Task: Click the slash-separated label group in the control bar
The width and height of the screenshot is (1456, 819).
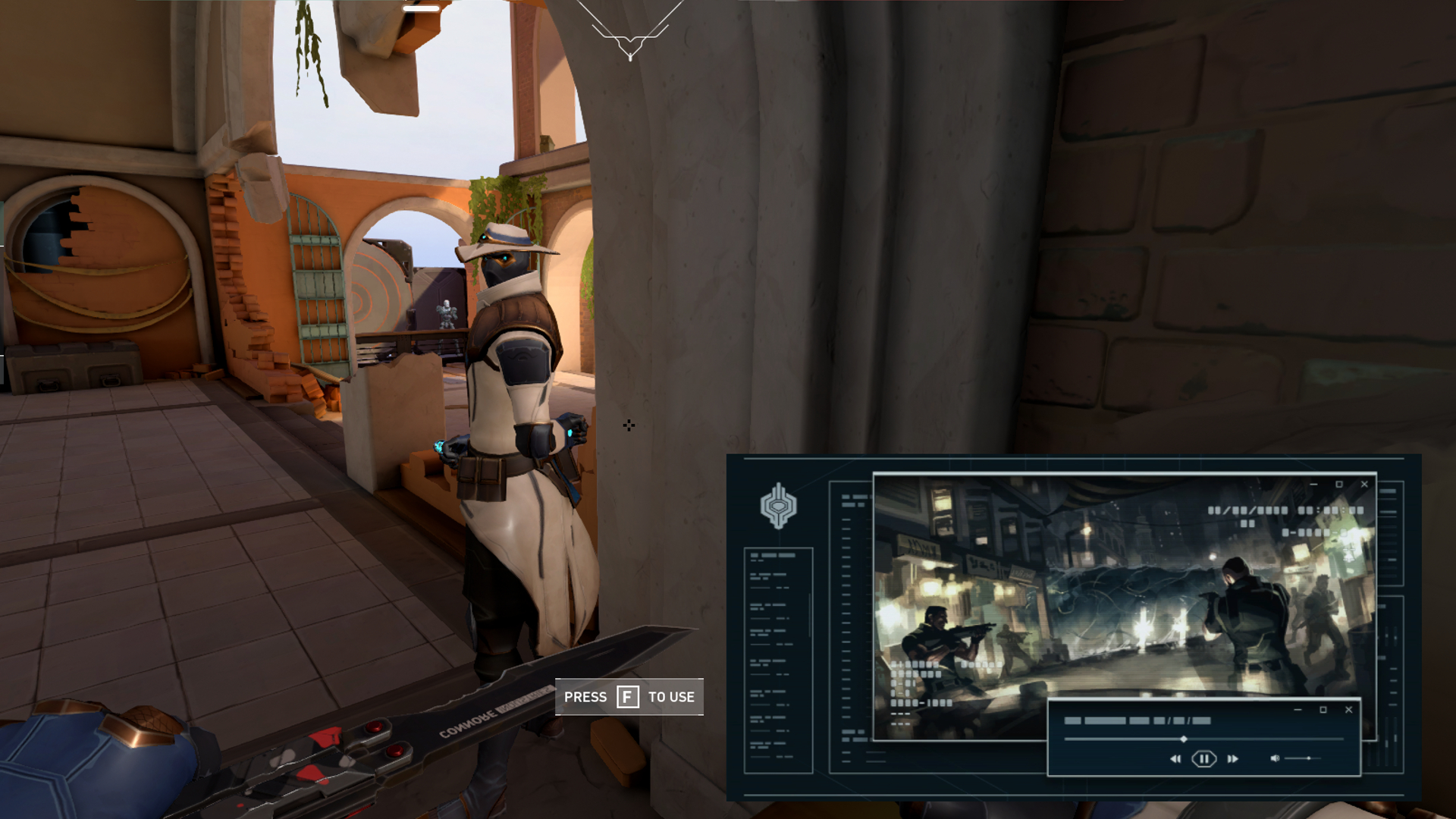Action: click(1182, 720)
